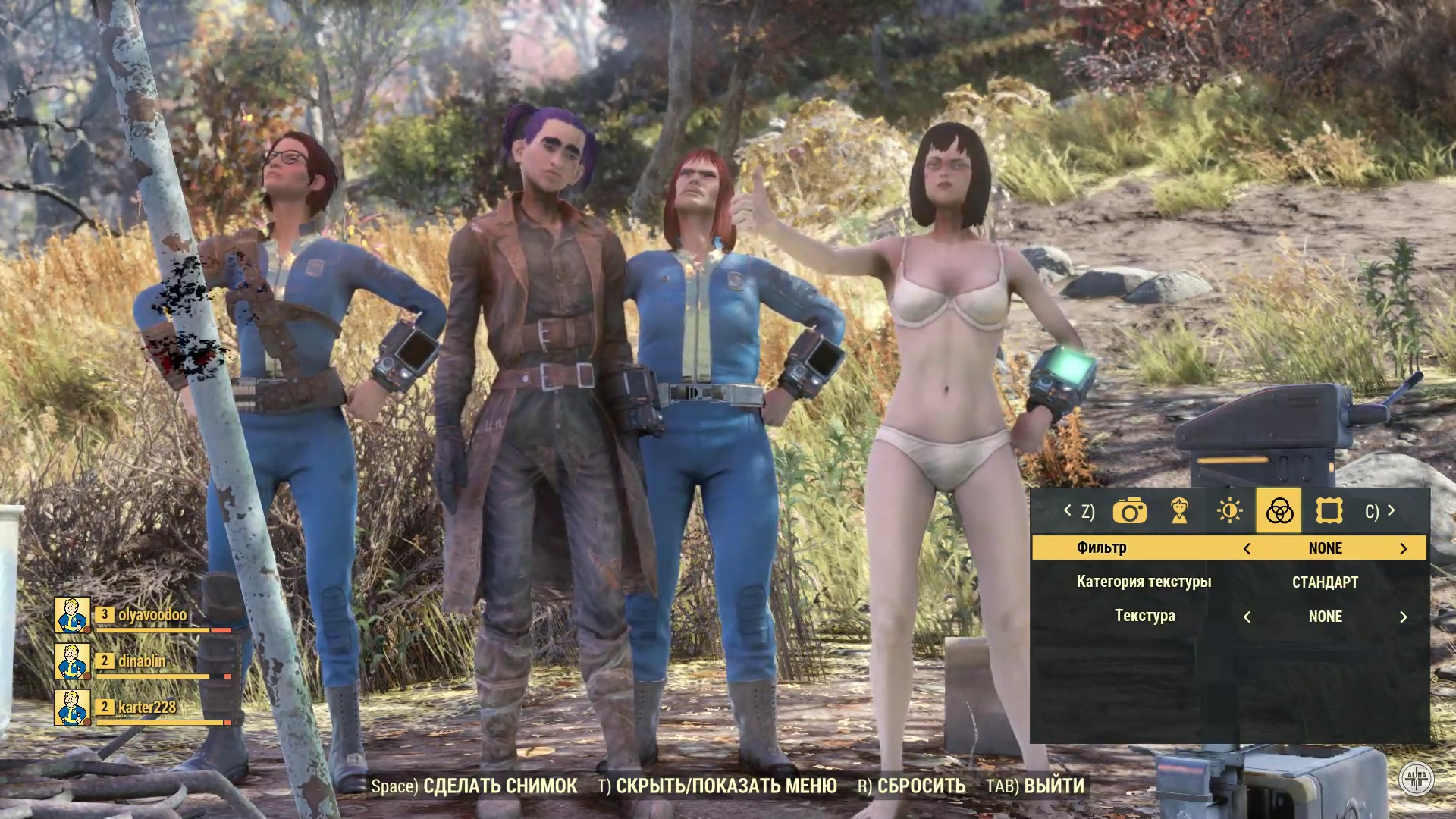
Task: Go to next tab with C arrow
Action: pos(1381,512)
